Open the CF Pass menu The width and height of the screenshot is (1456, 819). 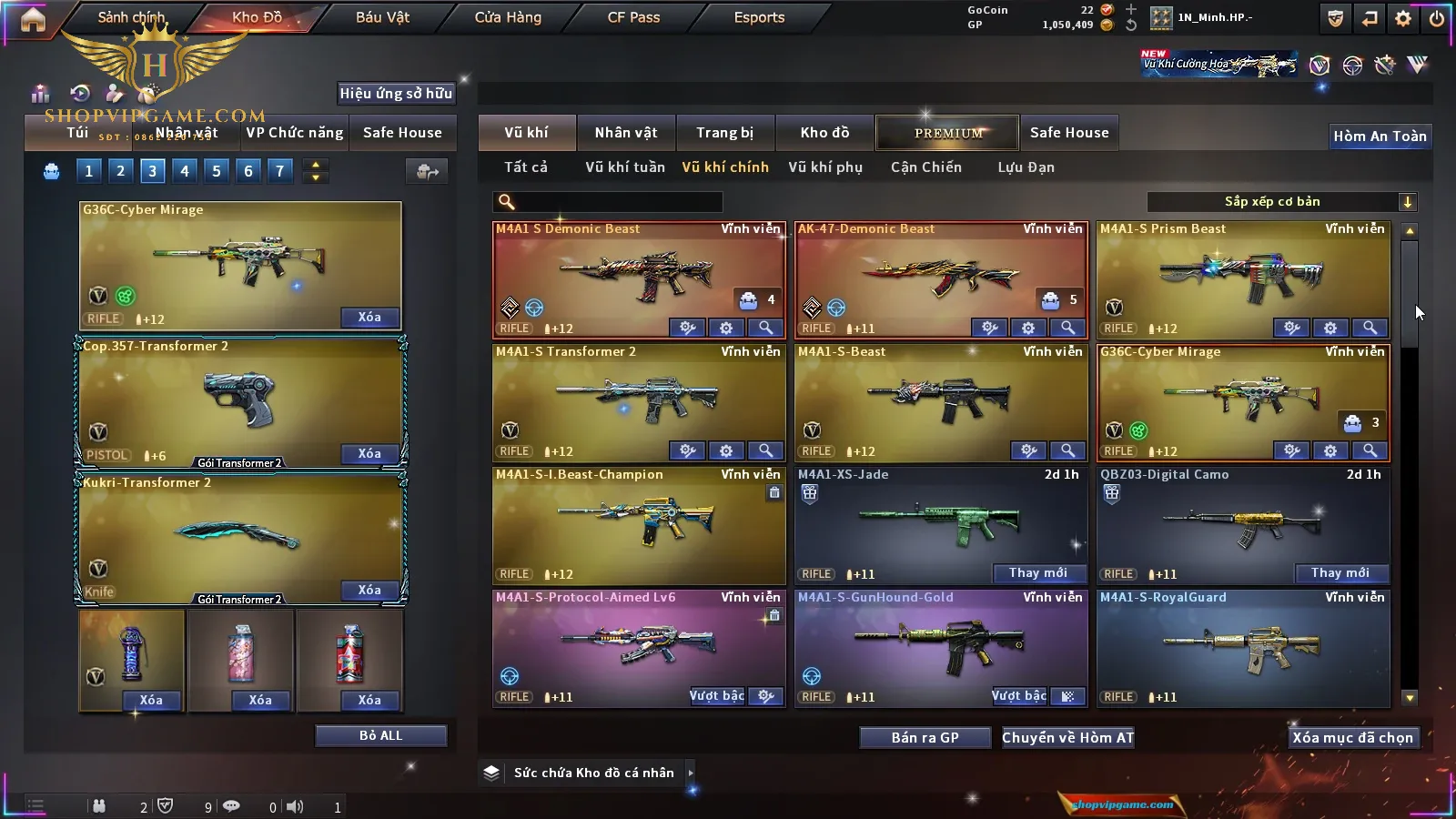(x=633, y=17)
